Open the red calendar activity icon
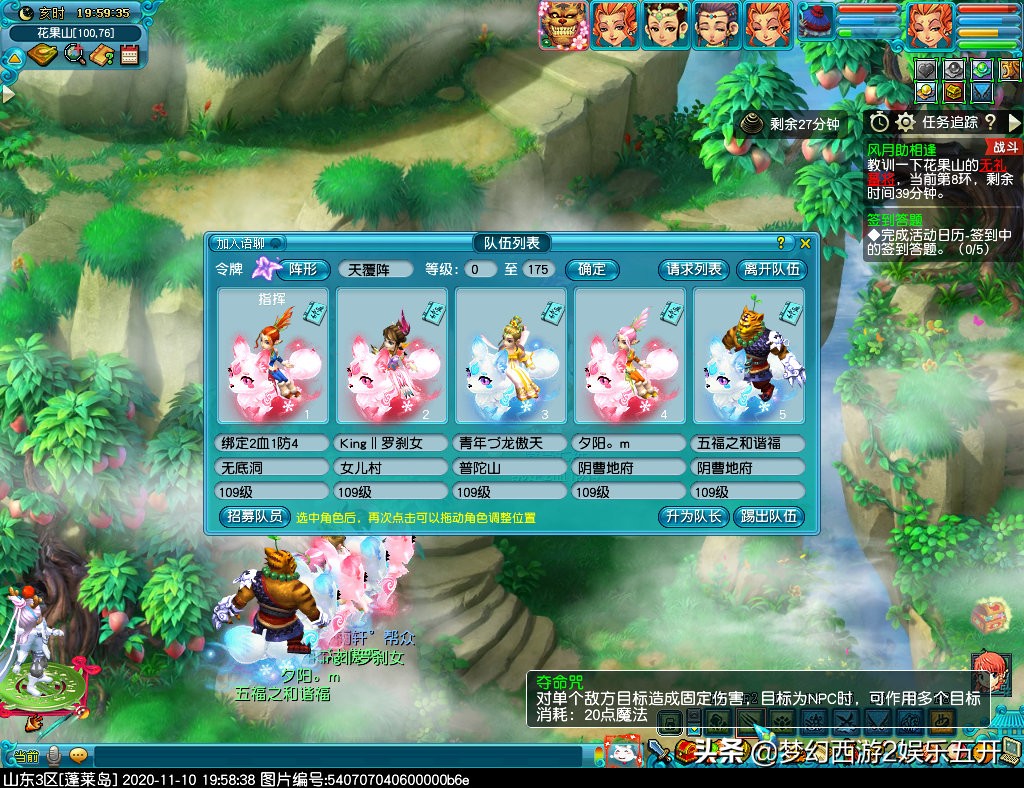1024x788 pixels. click(x=129, y=55)
